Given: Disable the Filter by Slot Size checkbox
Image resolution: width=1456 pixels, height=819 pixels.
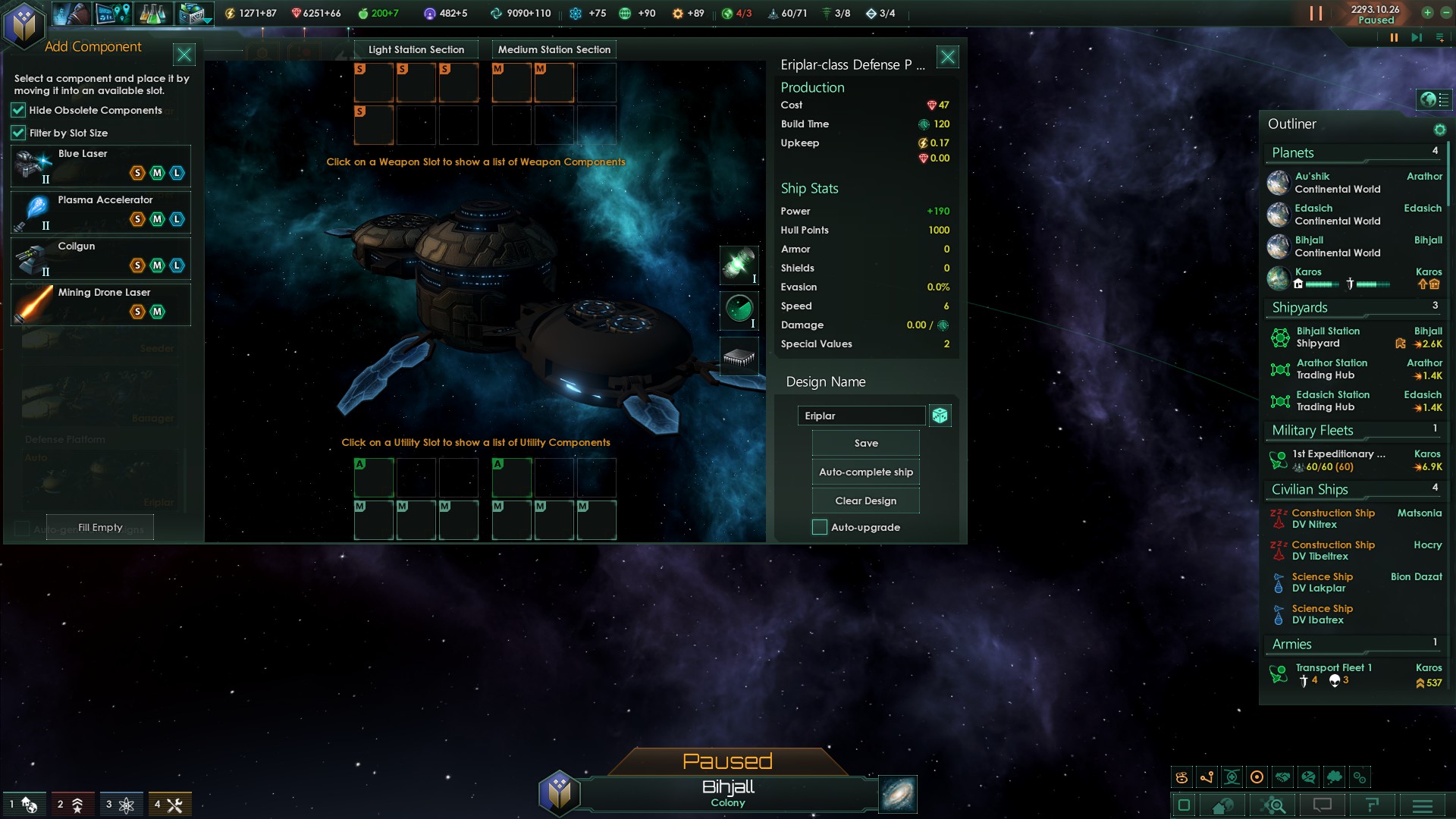Looking at the screenshot, I should (x=17, y=133).
